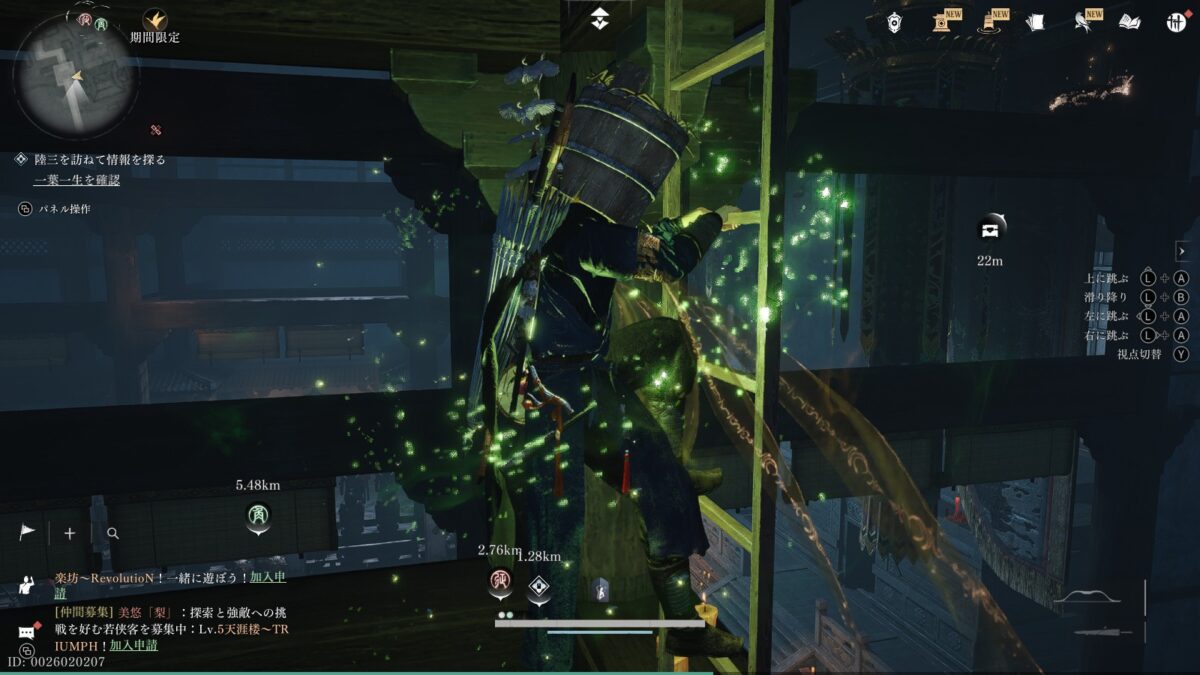1200x675 pixels.
Task: Open the 一葉一生を確認 link
Action: pos(76,180)
